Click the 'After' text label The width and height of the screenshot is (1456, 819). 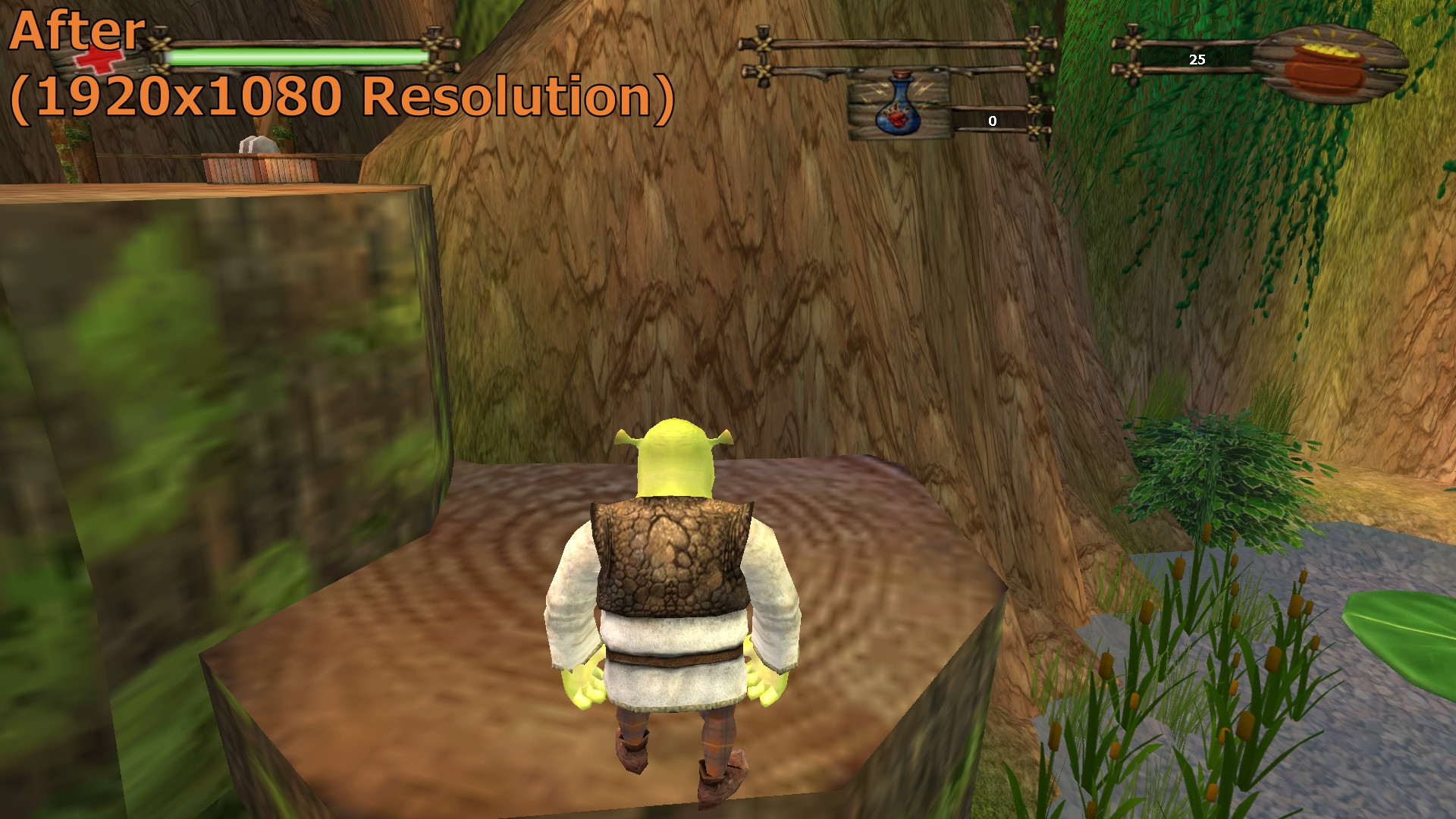(76, 30)
